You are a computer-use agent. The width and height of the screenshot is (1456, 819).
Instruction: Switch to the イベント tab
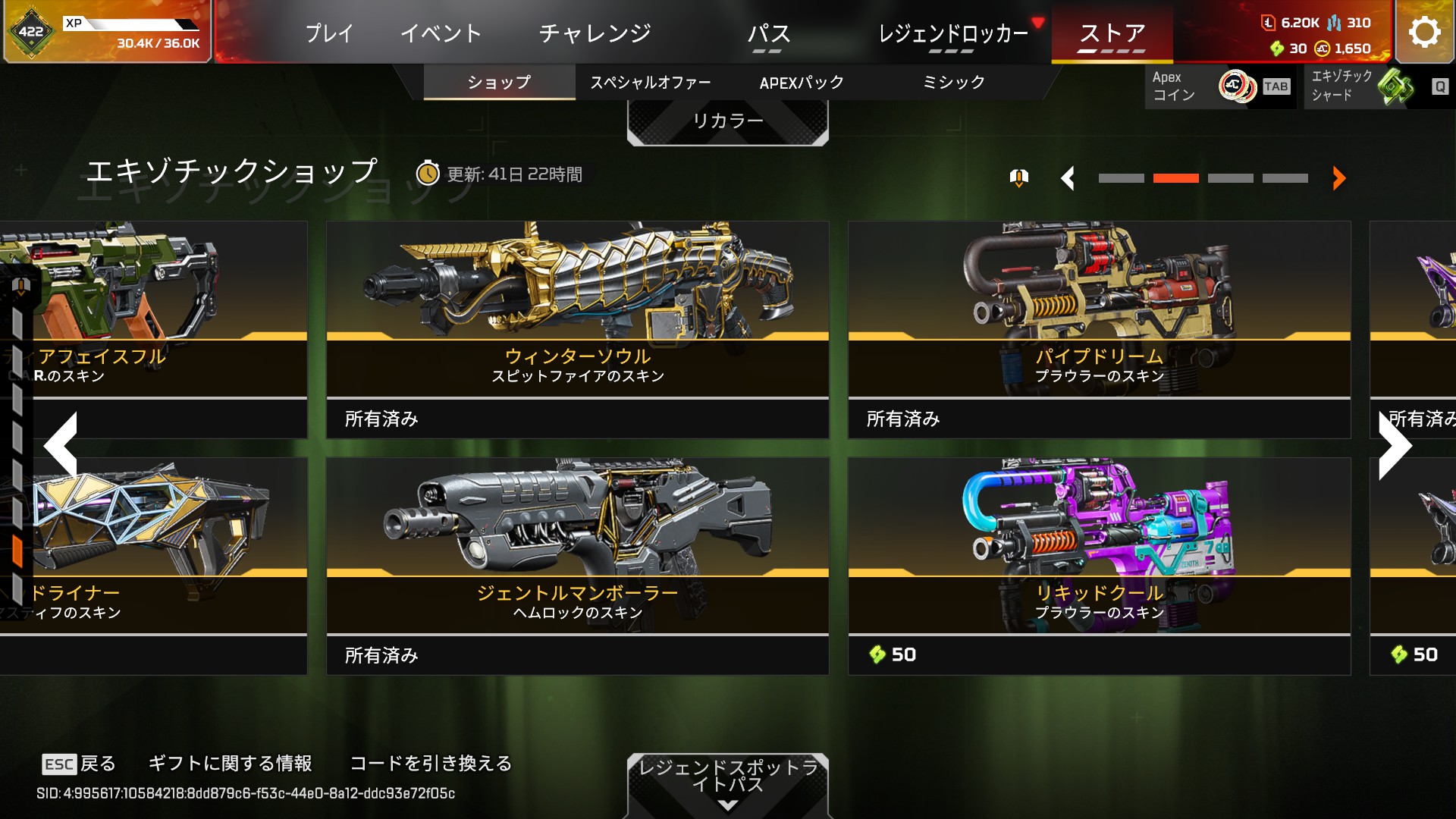pyautogui.click(x=441, y=33)
